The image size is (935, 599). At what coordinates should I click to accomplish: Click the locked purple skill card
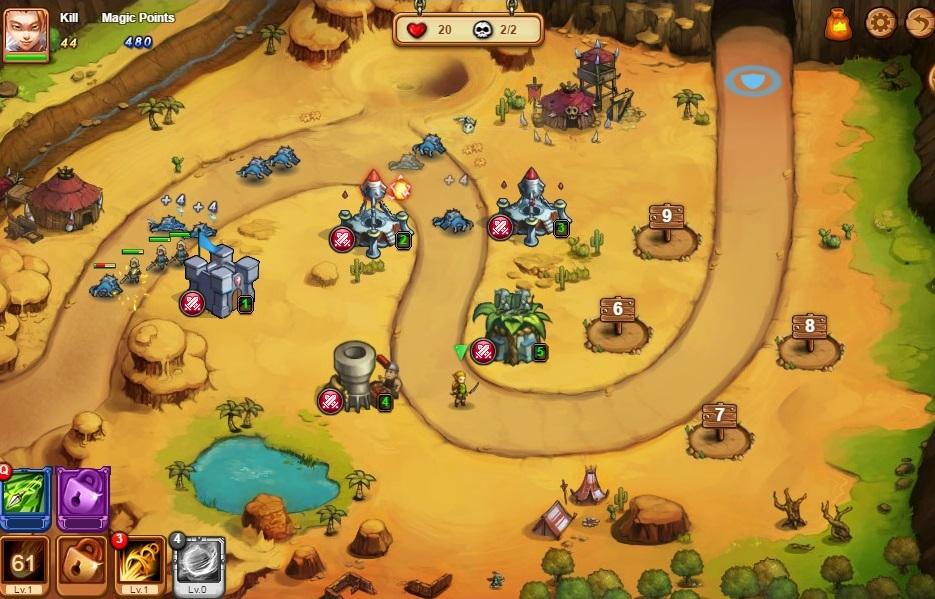click(82, 497)
